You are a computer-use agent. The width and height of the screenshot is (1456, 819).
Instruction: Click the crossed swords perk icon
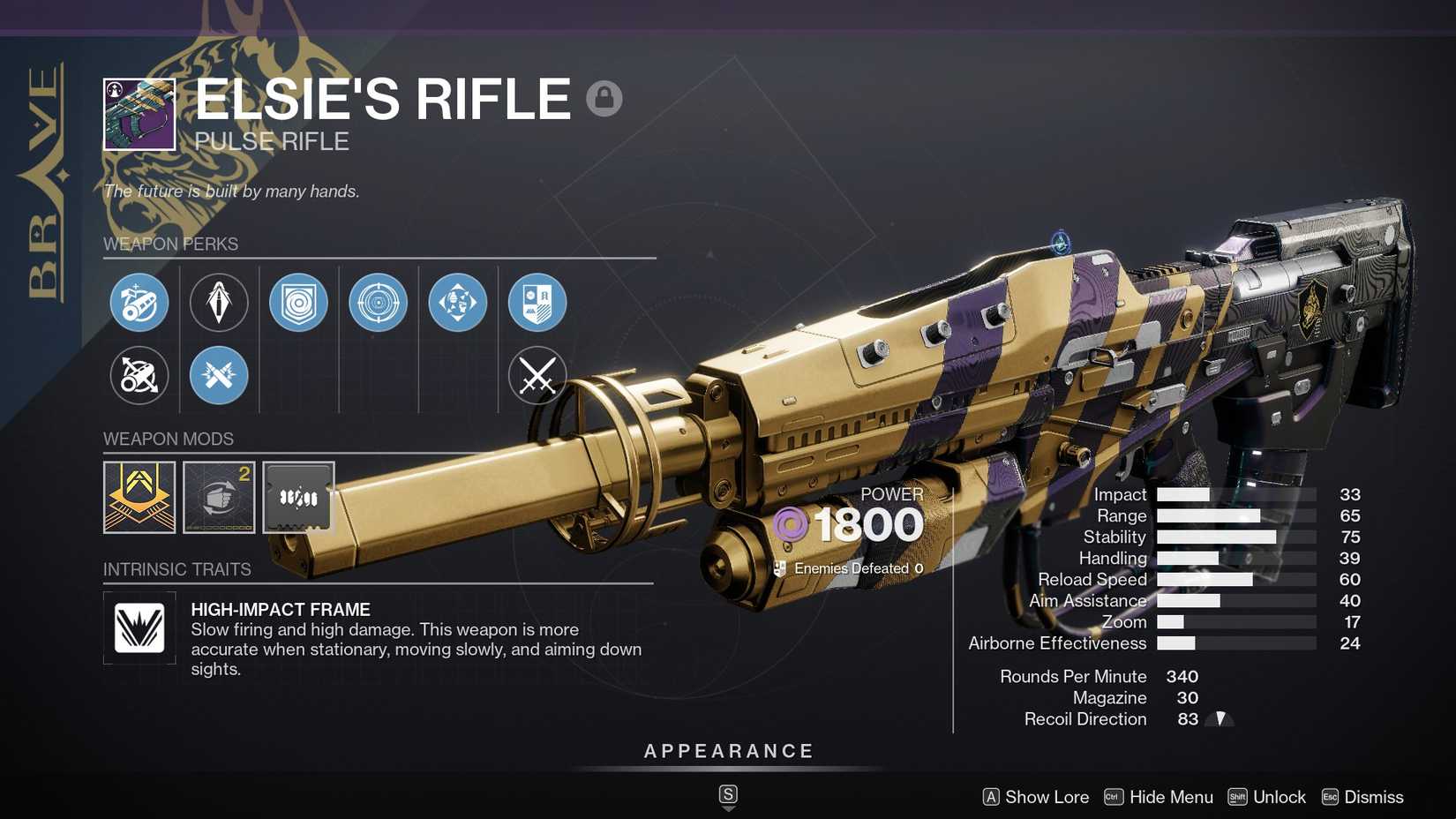[x=537, y=375]
